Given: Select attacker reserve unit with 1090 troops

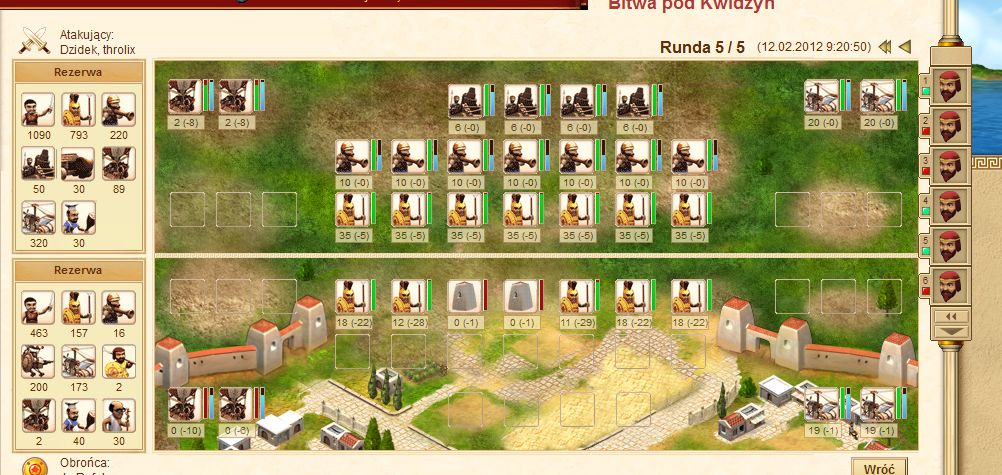Looking at the screenshot, I should (38, 110).
